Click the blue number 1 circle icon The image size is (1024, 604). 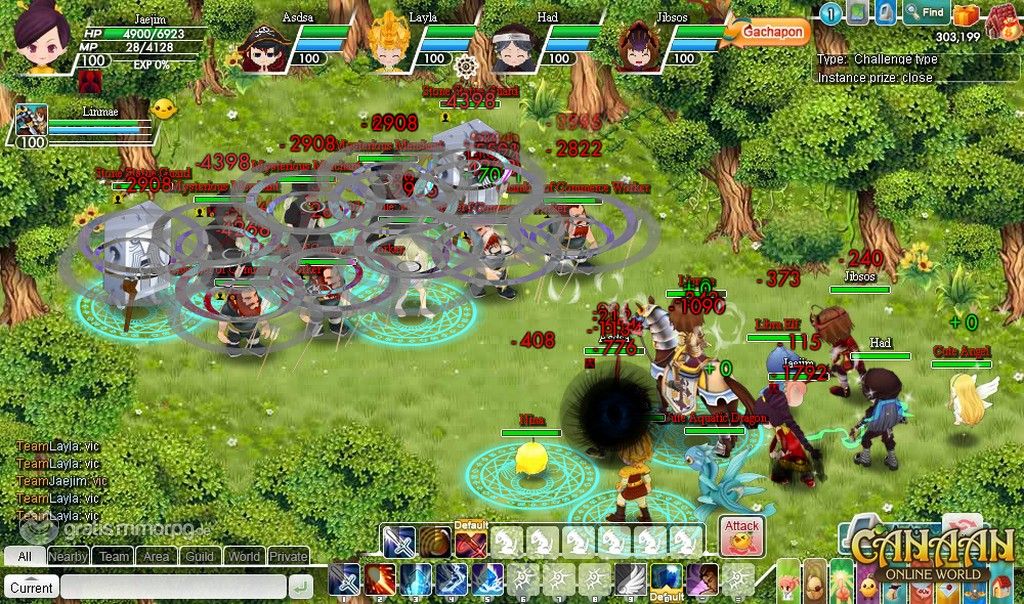pos(830,13)
